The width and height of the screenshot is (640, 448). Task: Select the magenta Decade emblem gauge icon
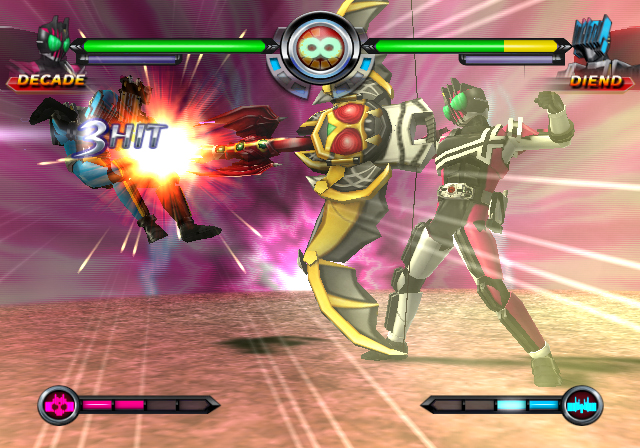click(x=58, y=405)
